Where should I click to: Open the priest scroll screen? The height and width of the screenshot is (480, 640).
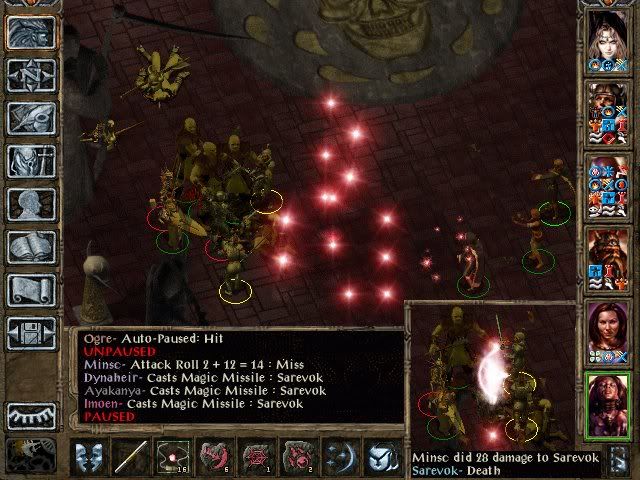(x=31, y=289)
